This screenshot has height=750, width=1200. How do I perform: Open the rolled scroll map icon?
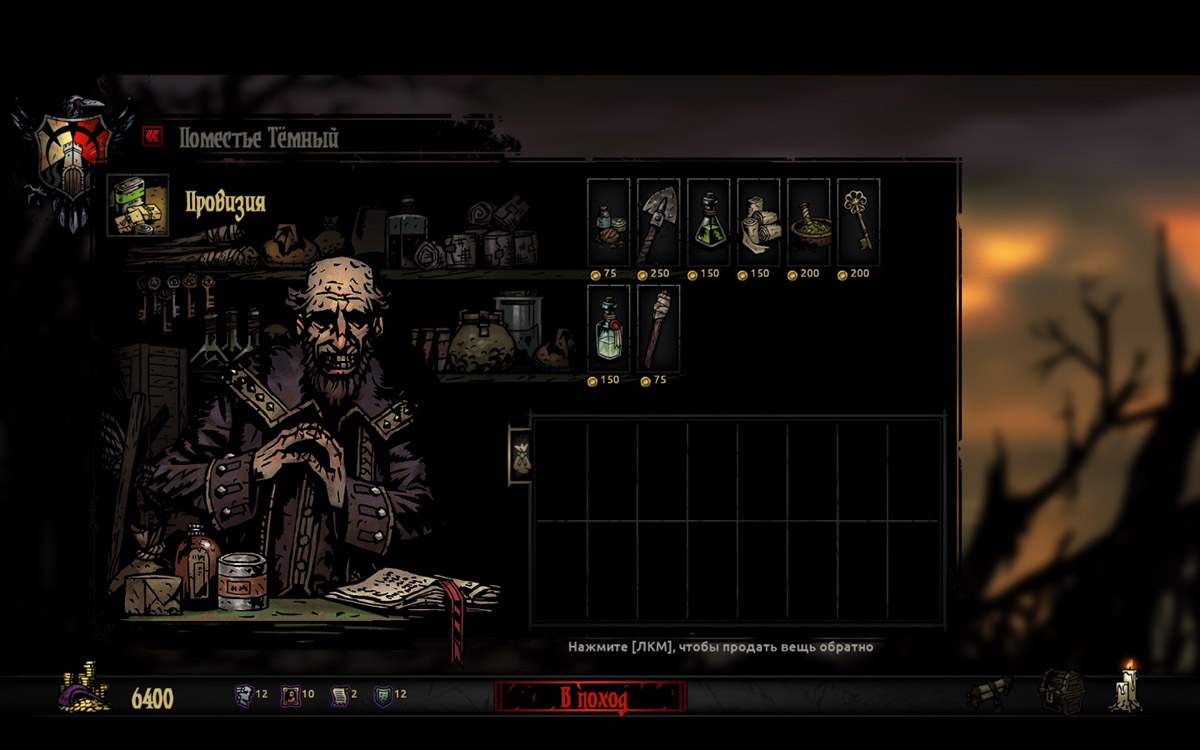pos(989,692)
